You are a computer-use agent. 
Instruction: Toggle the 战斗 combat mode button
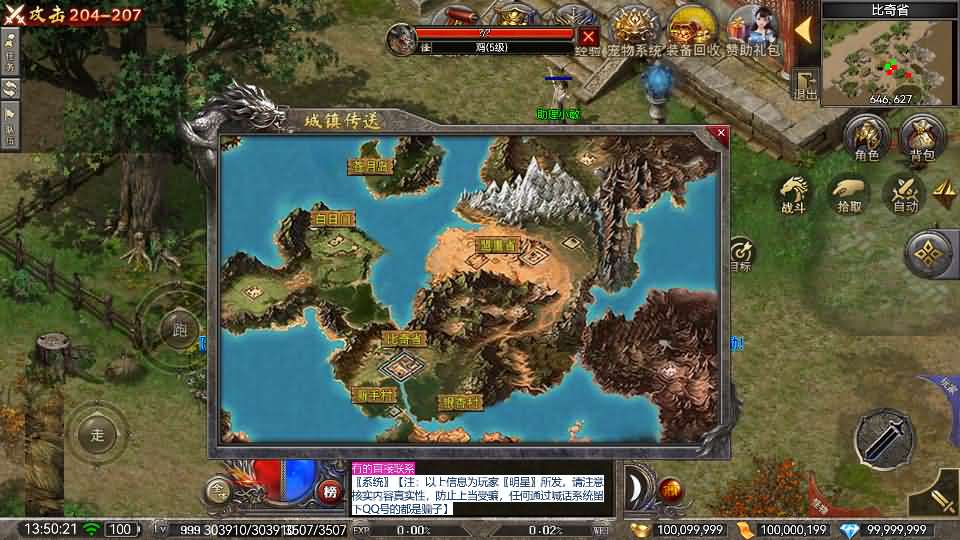(793, 193)
